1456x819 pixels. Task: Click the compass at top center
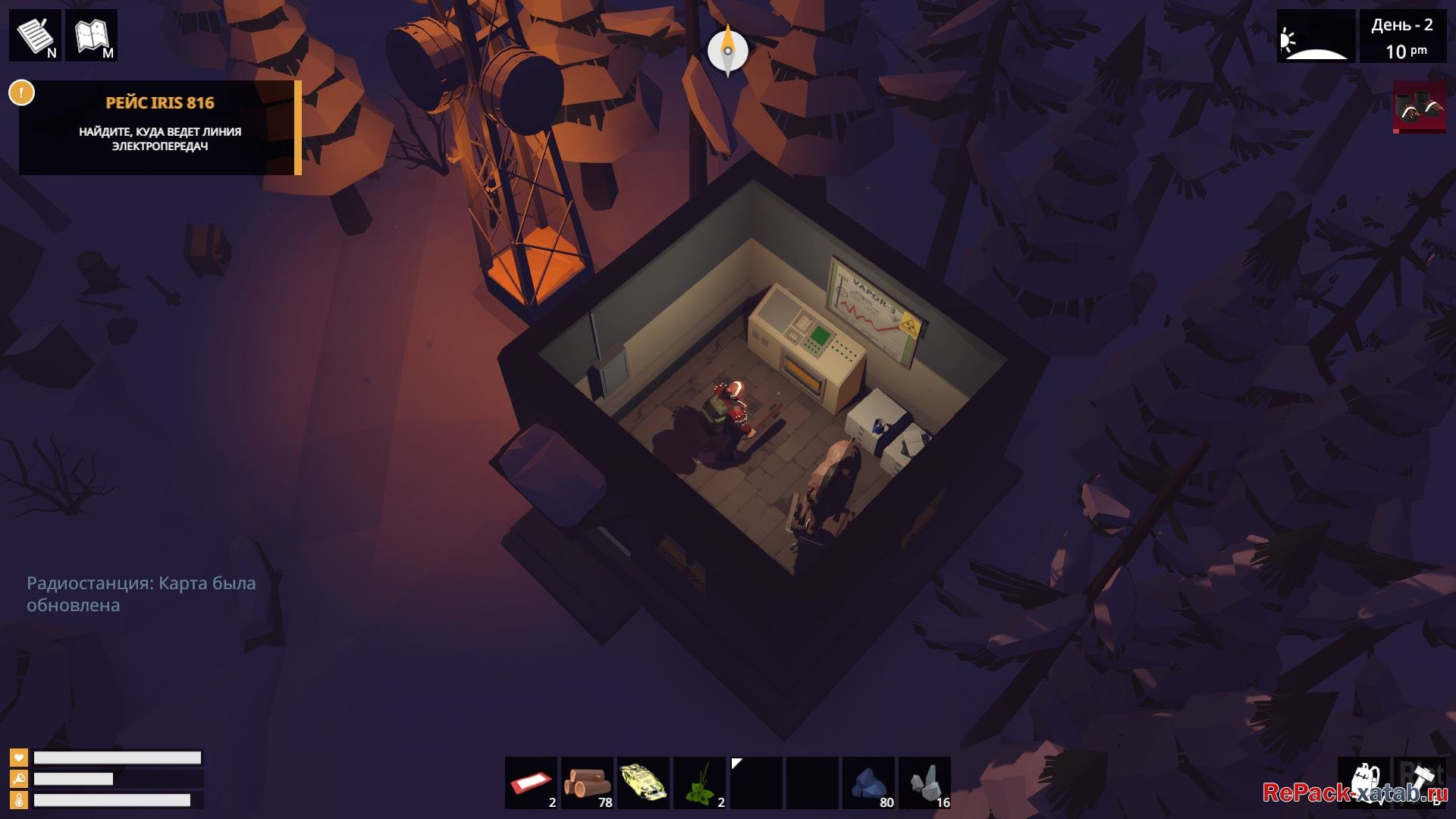click(727, 51)
